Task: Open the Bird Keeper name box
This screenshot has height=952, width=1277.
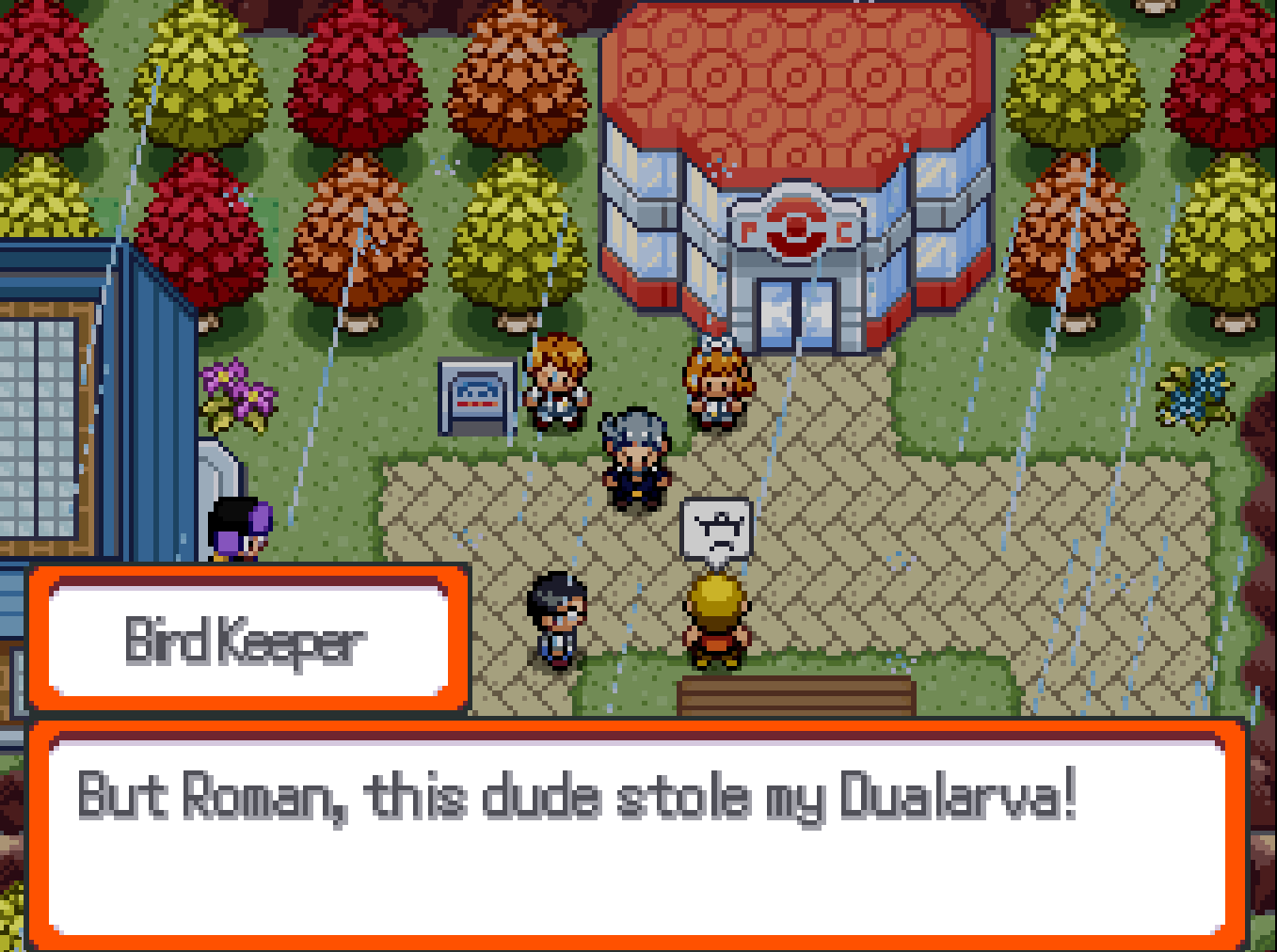Action: 245,638
